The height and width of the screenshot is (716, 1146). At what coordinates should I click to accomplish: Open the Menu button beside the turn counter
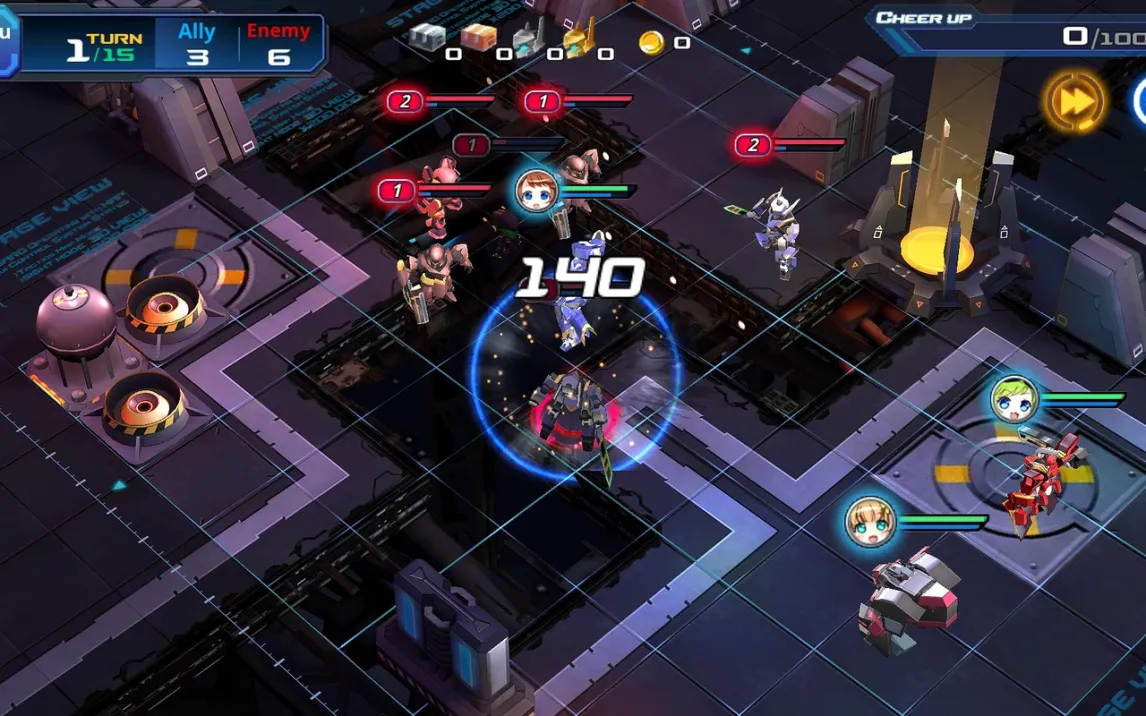click(x=7, y=40)
